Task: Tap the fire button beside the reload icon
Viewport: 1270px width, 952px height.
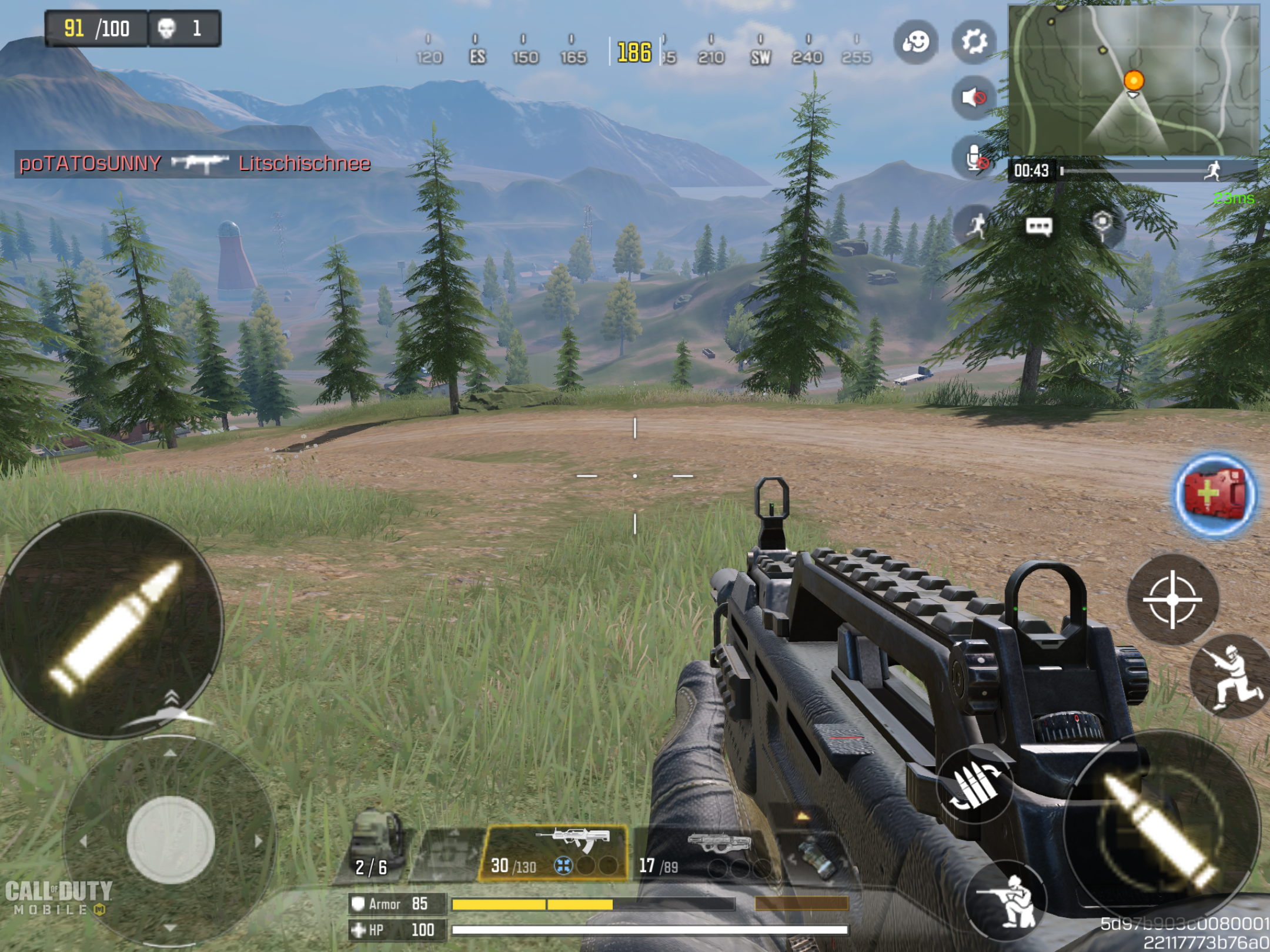Action: [x=1161, y=827]
